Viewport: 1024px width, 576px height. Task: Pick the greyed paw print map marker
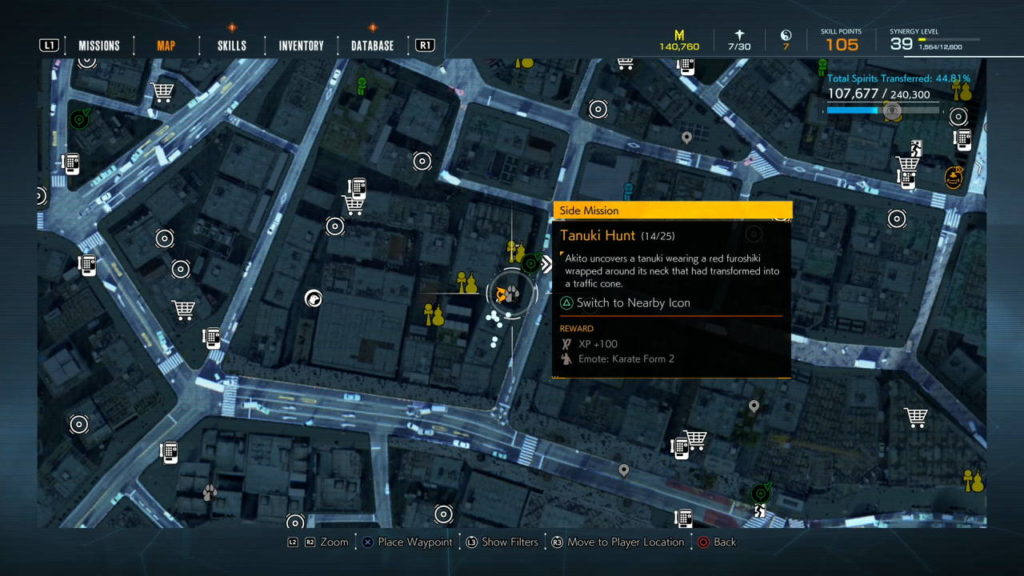209,492
